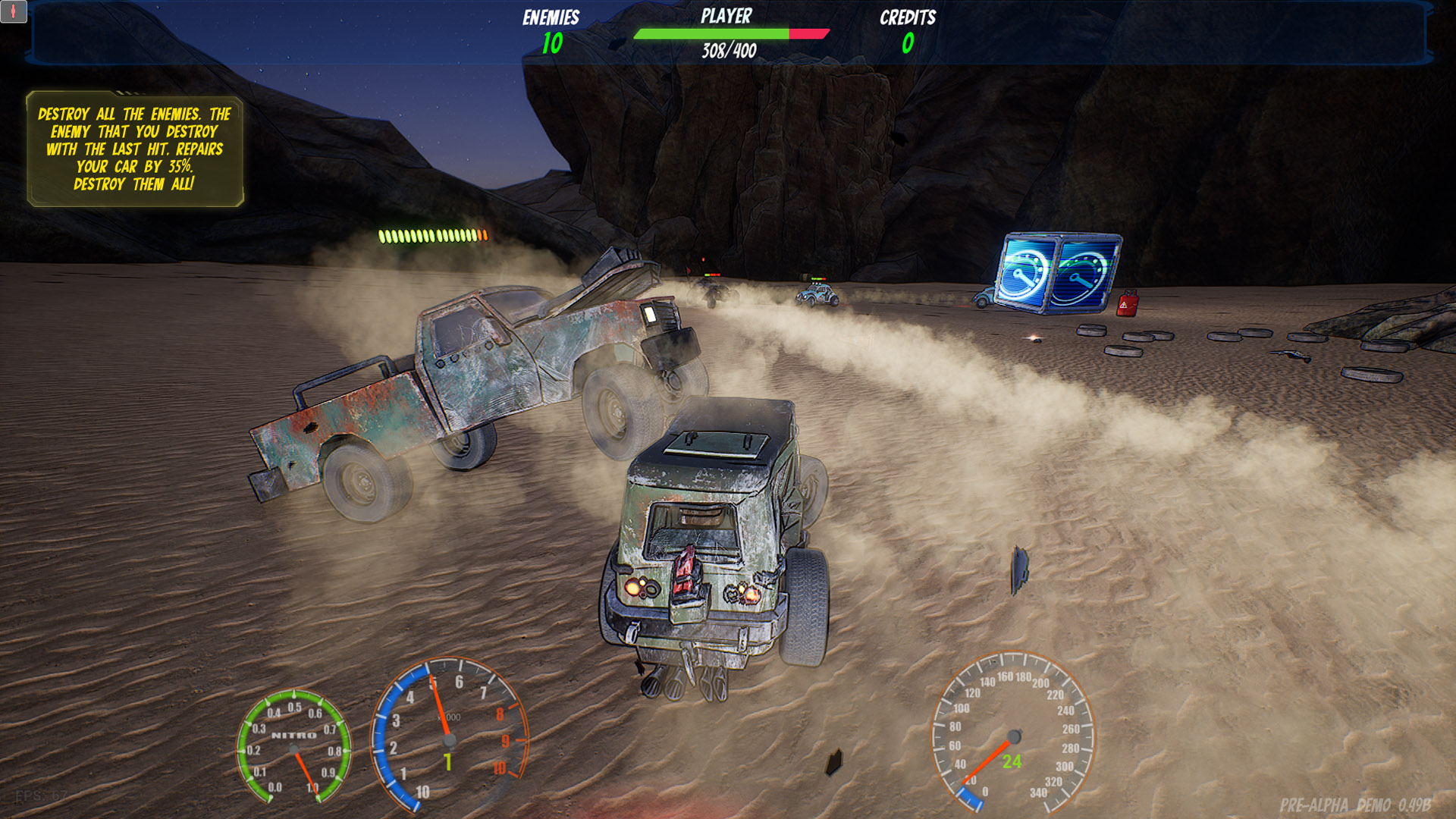Click the gray icon with red marker
The width and height of the screenshot is (1456, 819).
(x=14, y=11)
